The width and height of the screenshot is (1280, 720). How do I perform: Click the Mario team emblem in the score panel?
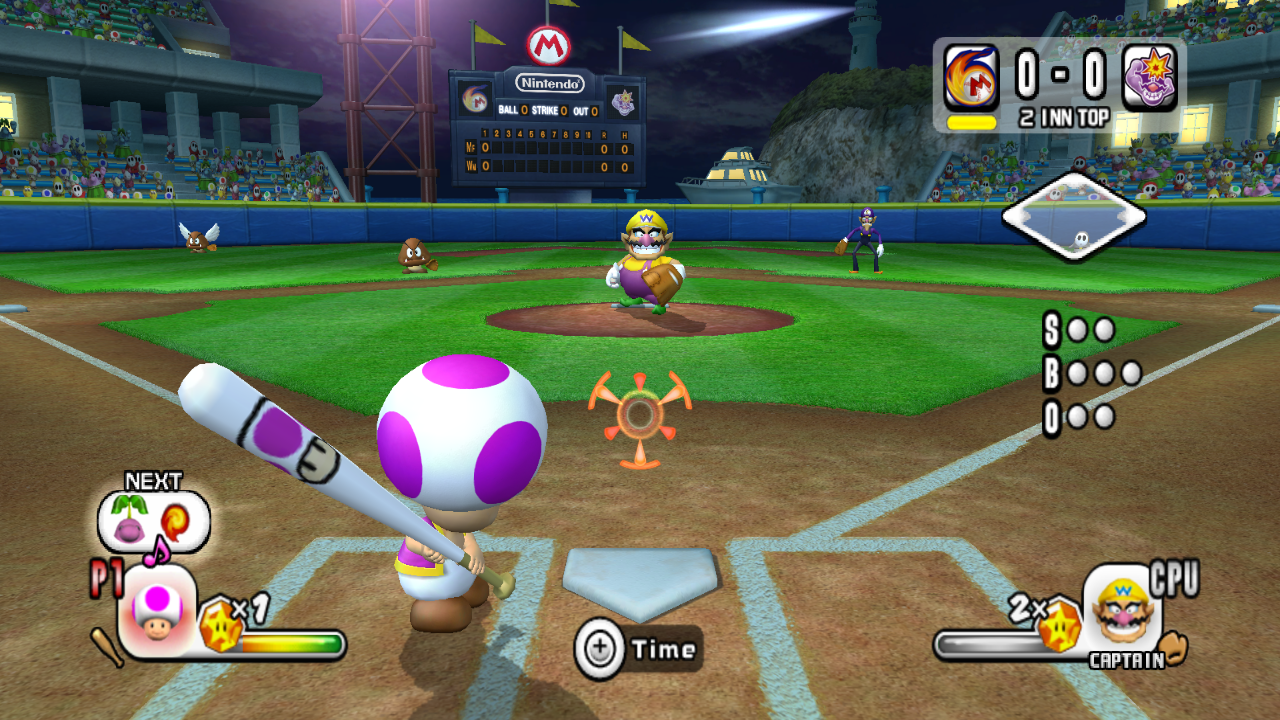pyautogui.click(x=970, y=78)
